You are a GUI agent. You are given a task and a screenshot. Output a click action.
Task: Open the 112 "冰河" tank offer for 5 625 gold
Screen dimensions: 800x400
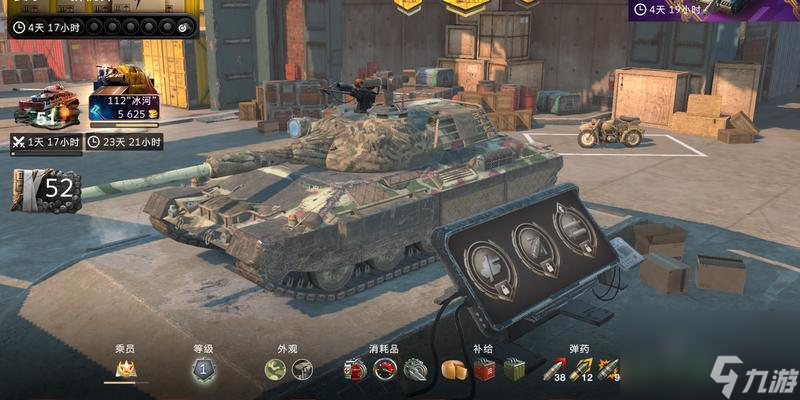pos(125,96)
